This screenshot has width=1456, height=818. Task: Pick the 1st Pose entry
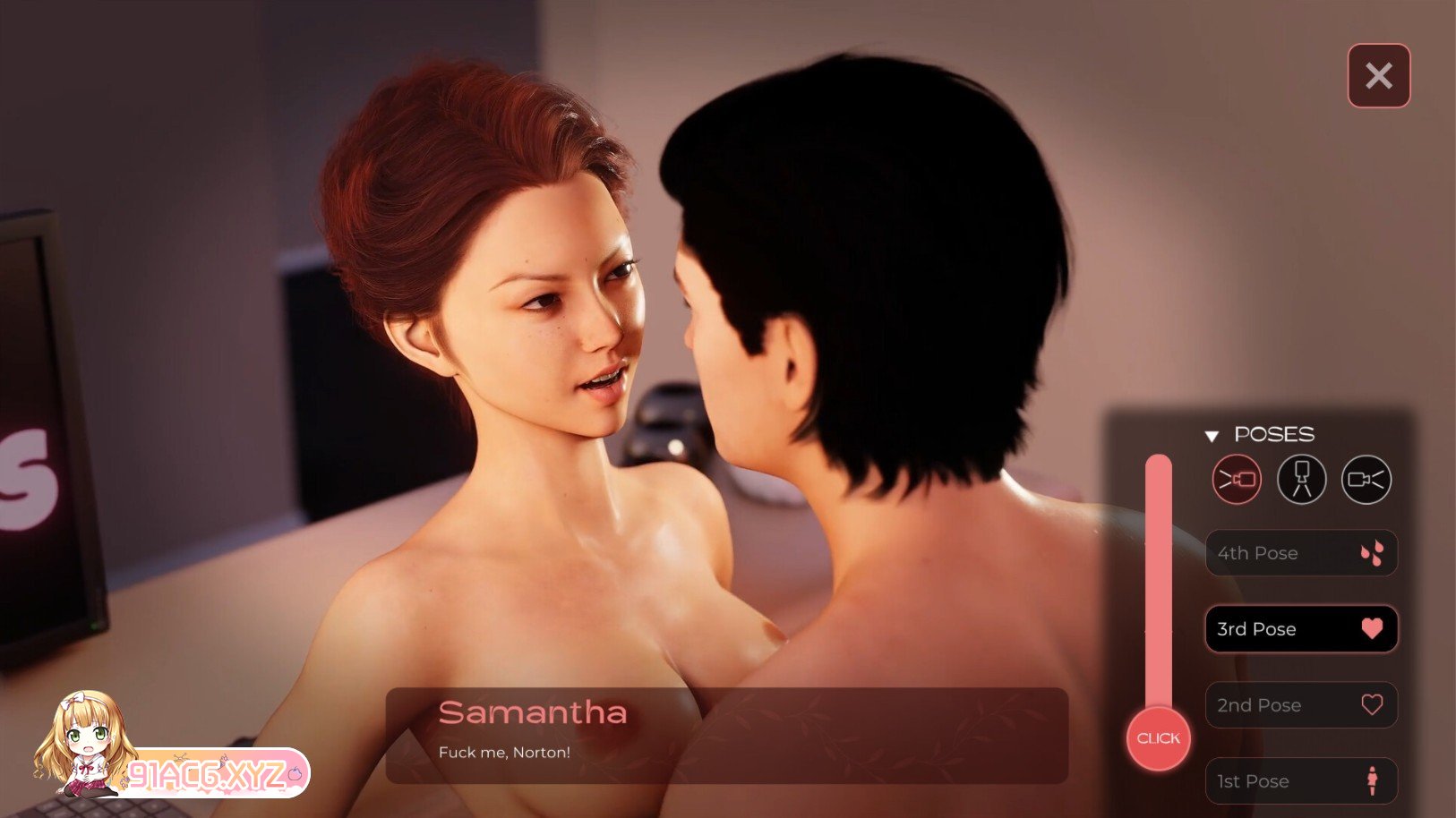[x=1300, y=781]
